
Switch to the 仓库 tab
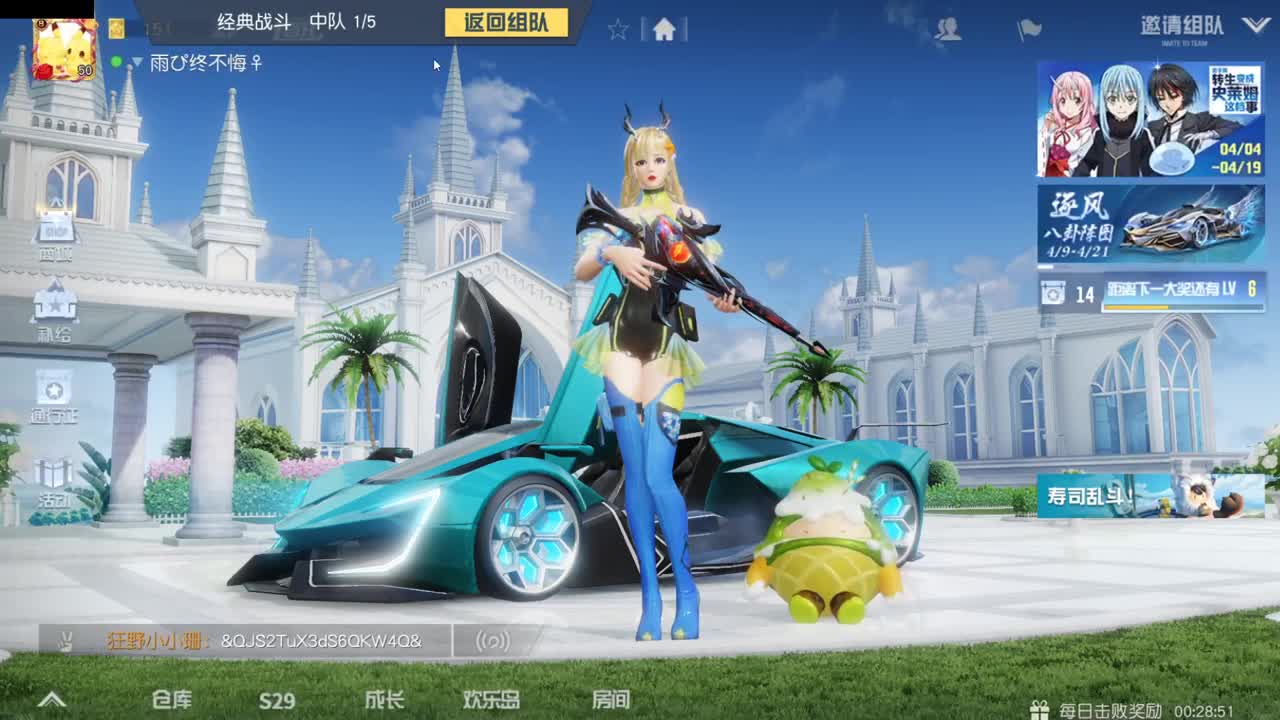tap(173, 702)
